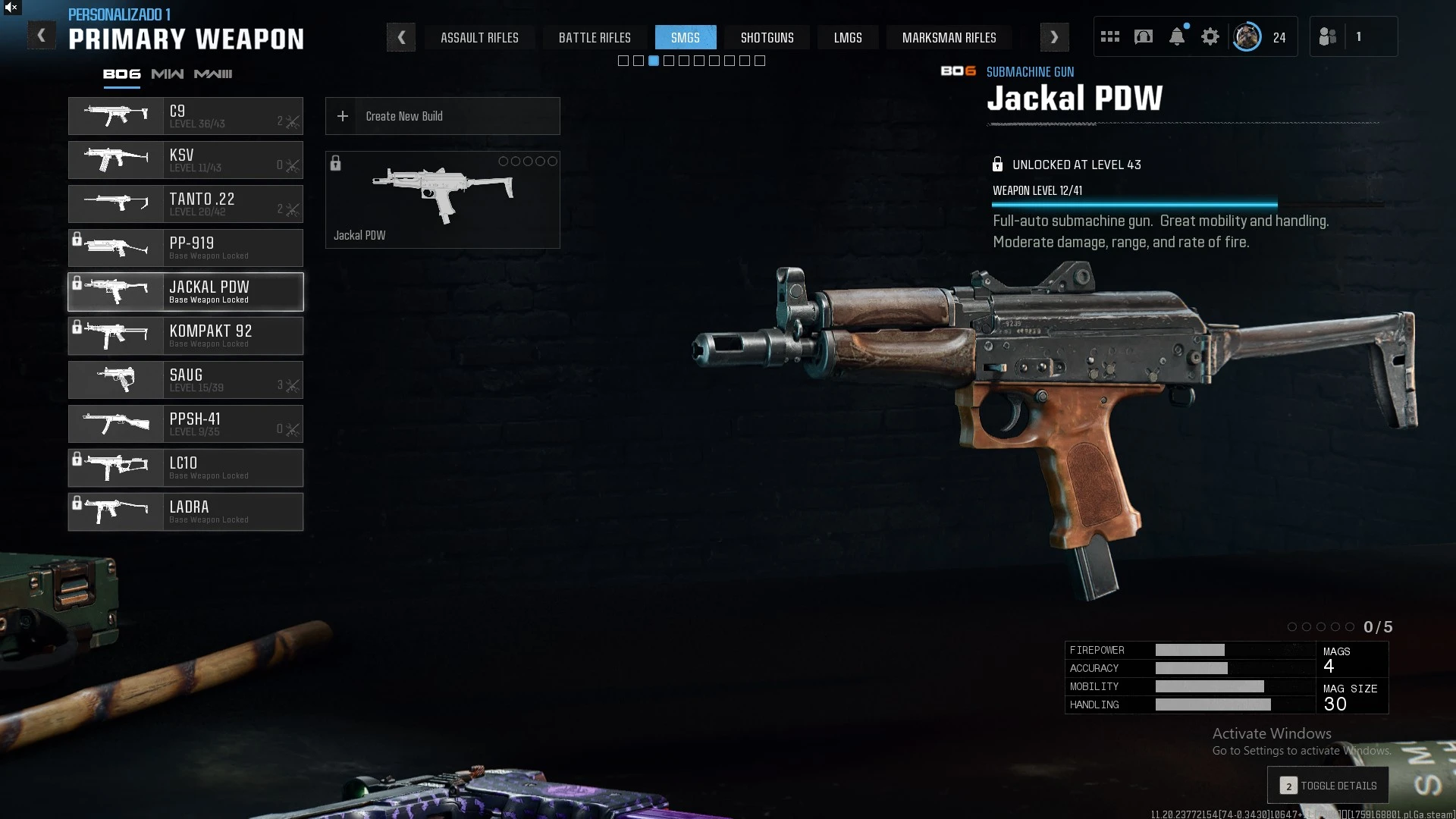Switch to the Assault Rifles tab
Image resolution: width=1456 pixels, height=819 pixels.
479,37
